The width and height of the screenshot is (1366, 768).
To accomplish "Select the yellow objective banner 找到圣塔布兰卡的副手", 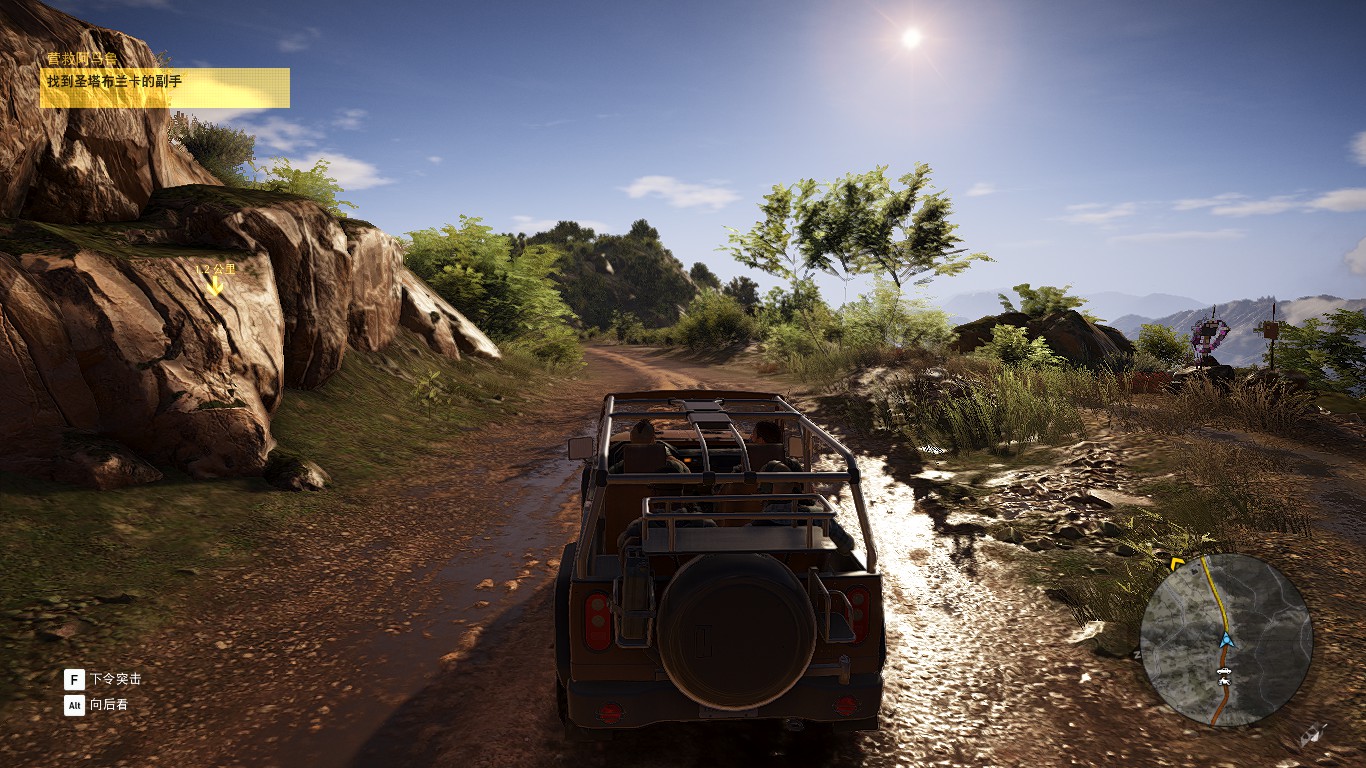I will pyautogui.click(x=165, y=87).
